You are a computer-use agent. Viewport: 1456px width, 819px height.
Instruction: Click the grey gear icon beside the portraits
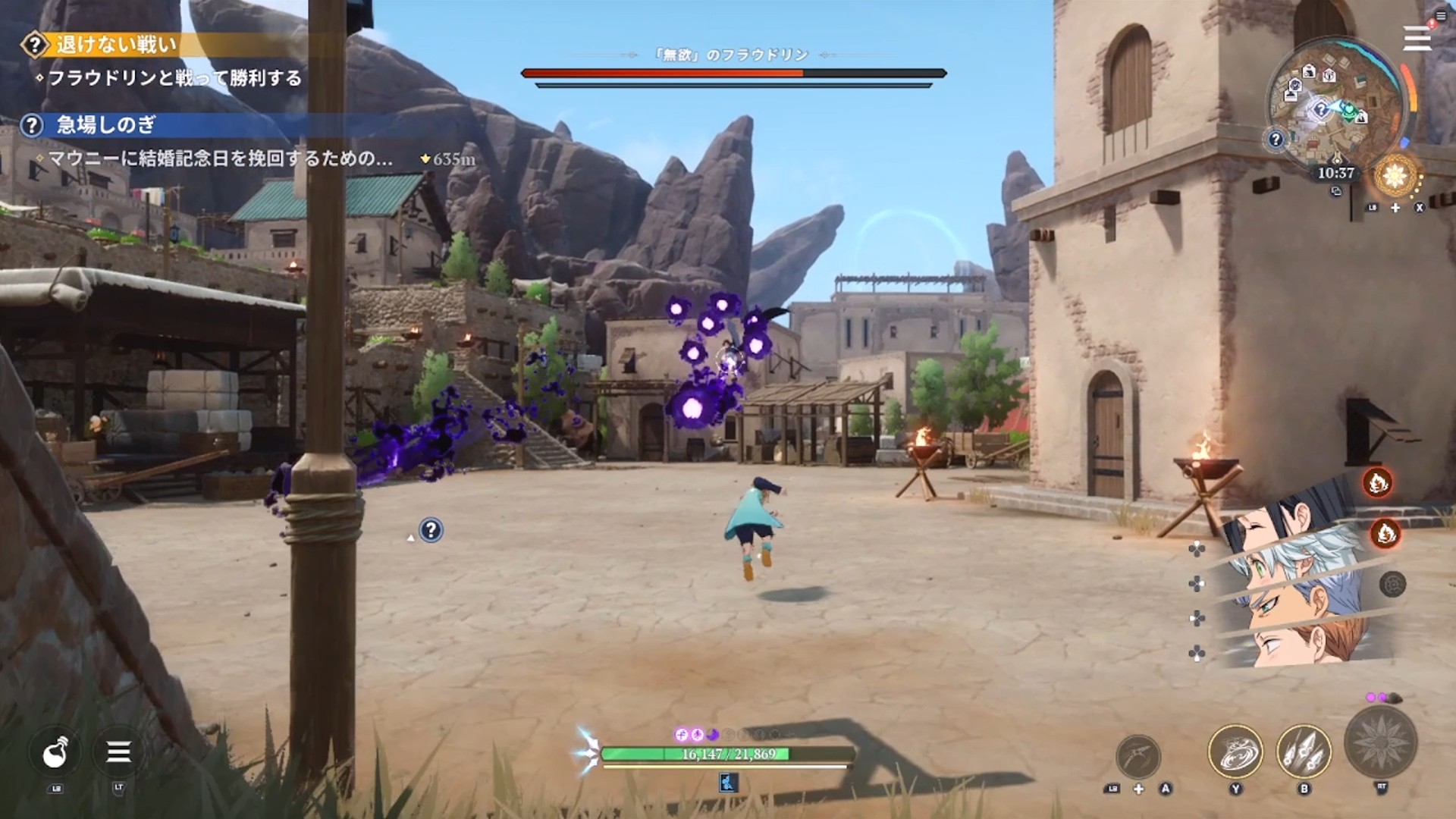click(x=1393, y=585)
